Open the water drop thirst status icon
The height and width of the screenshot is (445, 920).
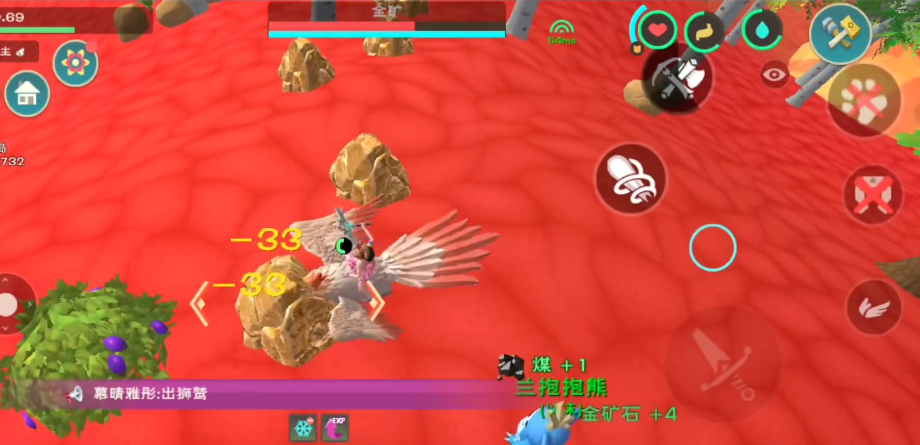(x=762, y=28)
